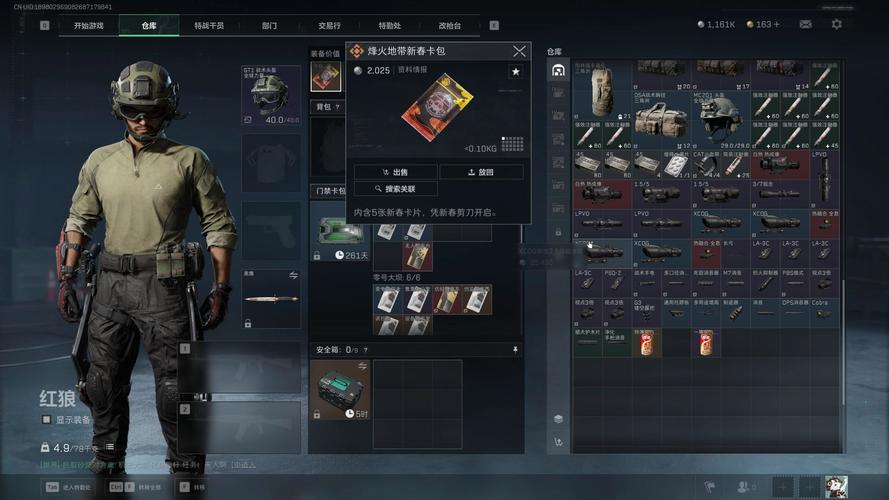889x500 pixels.
Task: Search related items via 搜索关联
Action: [x=396, y=189]
